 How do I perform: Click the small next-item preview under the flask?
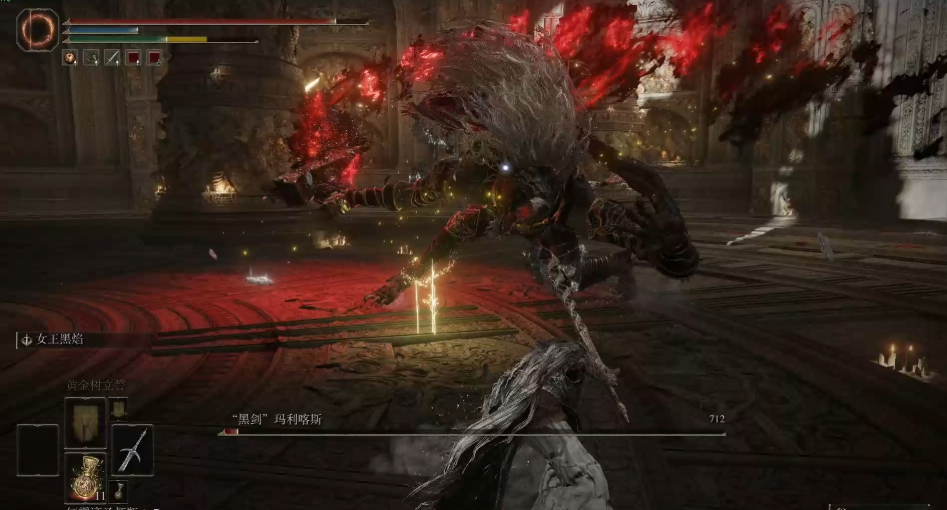118,490
